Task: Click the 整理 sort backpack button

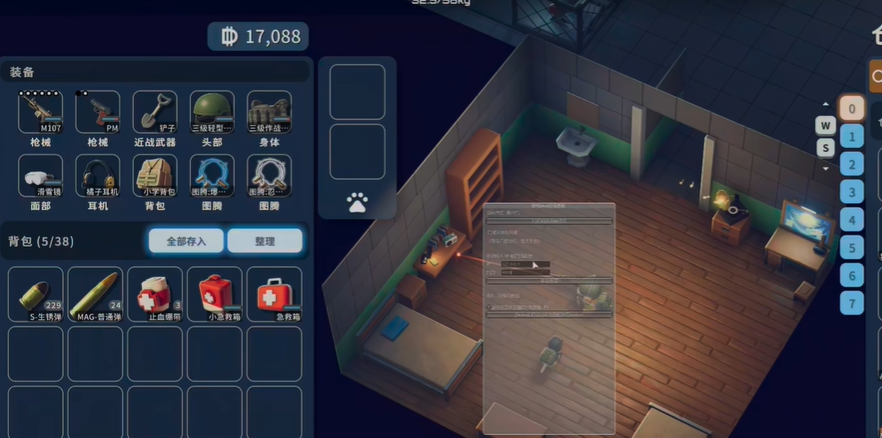Action: [264, 241]
